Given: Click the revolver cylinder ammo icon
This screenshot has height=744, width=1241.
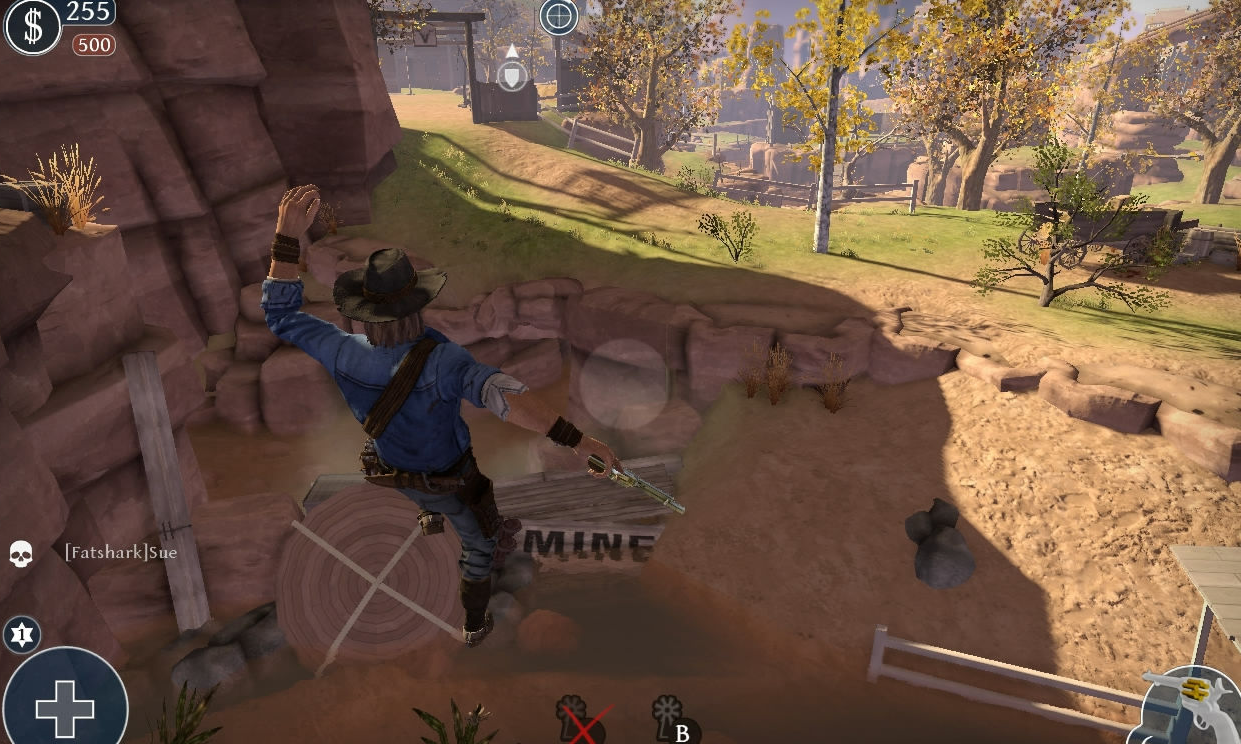Looking at the screenshot, I should [1191, 706].
